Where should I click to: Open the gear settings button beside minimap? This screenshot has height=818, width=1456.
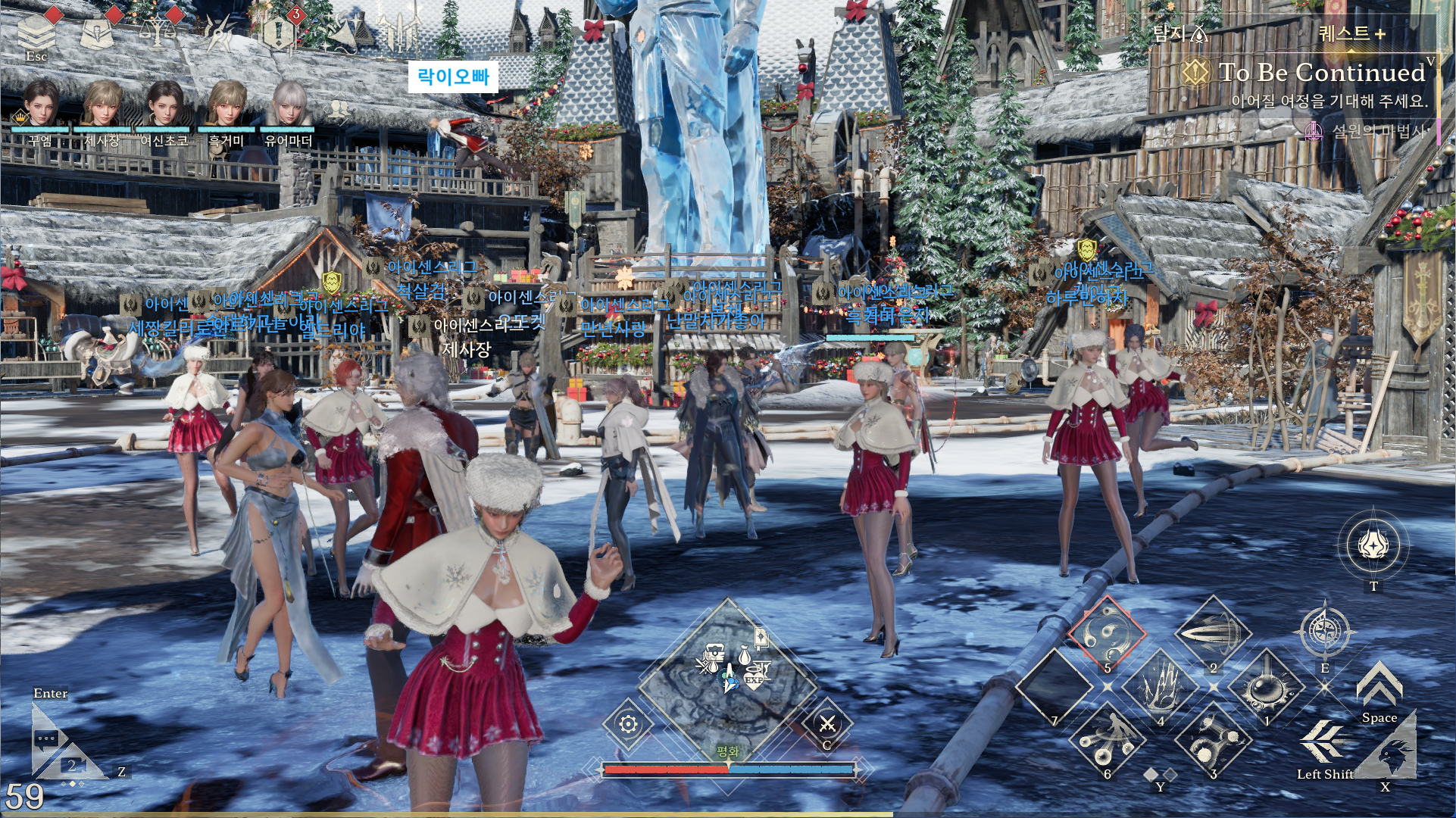click(628, 725)
